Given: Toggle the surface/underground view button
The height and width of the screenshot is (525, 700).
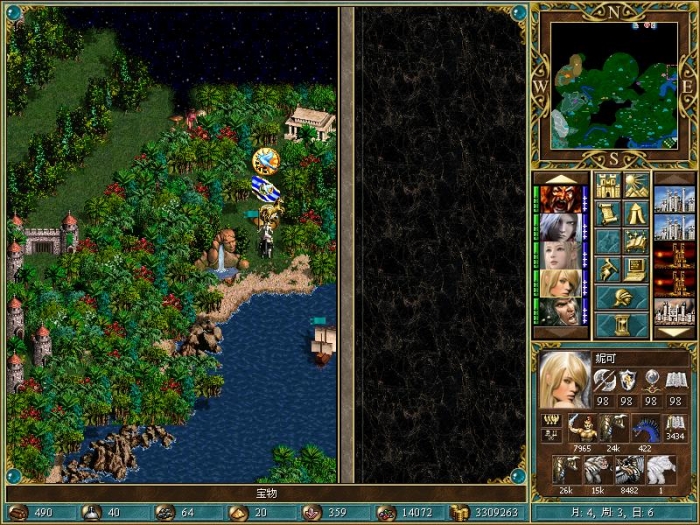Looking at the screenshot, I should click(636, 186).
